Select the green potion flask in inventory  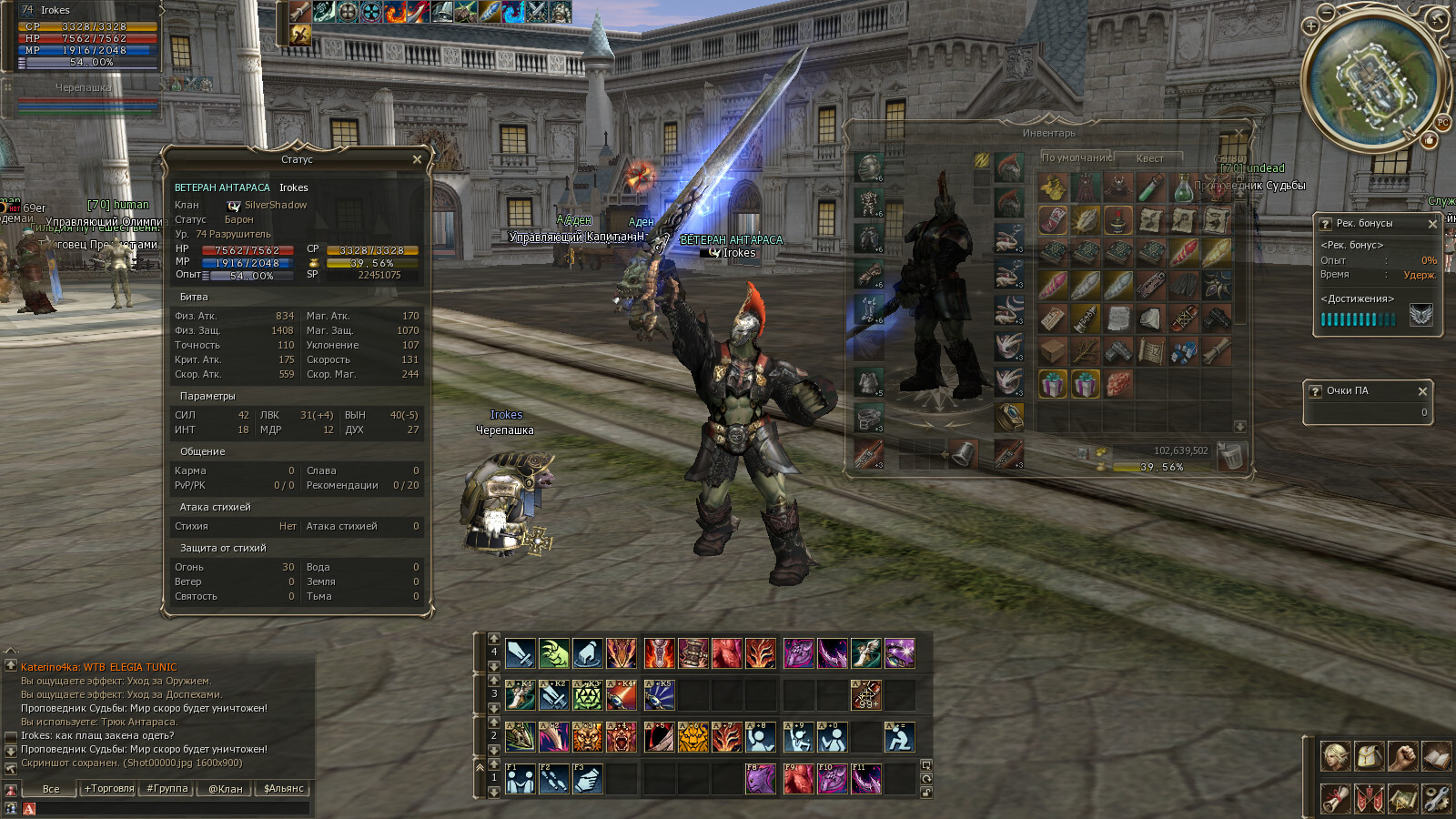[1183, 189]
